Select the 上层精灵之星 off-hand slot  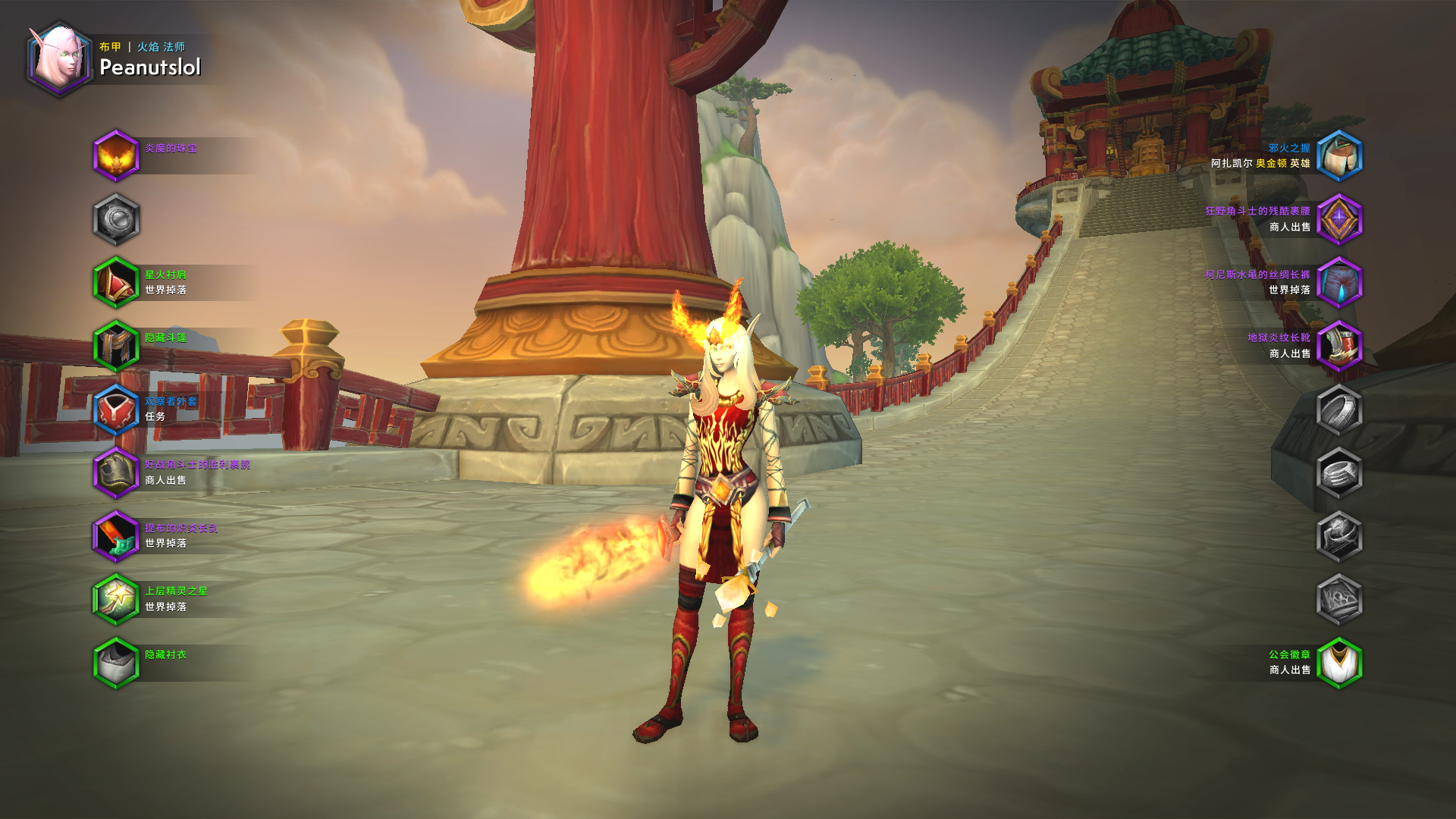[x=116, y=600]
